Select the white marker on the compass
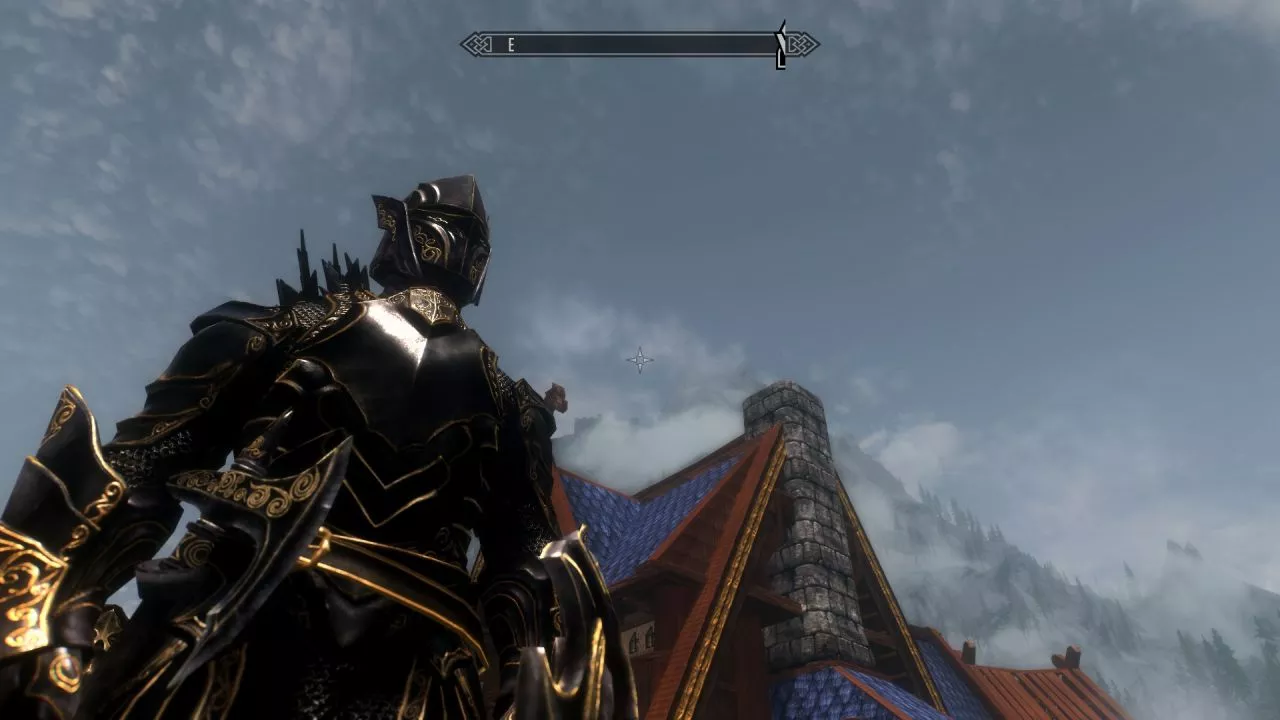This screenshot has height=720, width=1280. coord(780,45)
